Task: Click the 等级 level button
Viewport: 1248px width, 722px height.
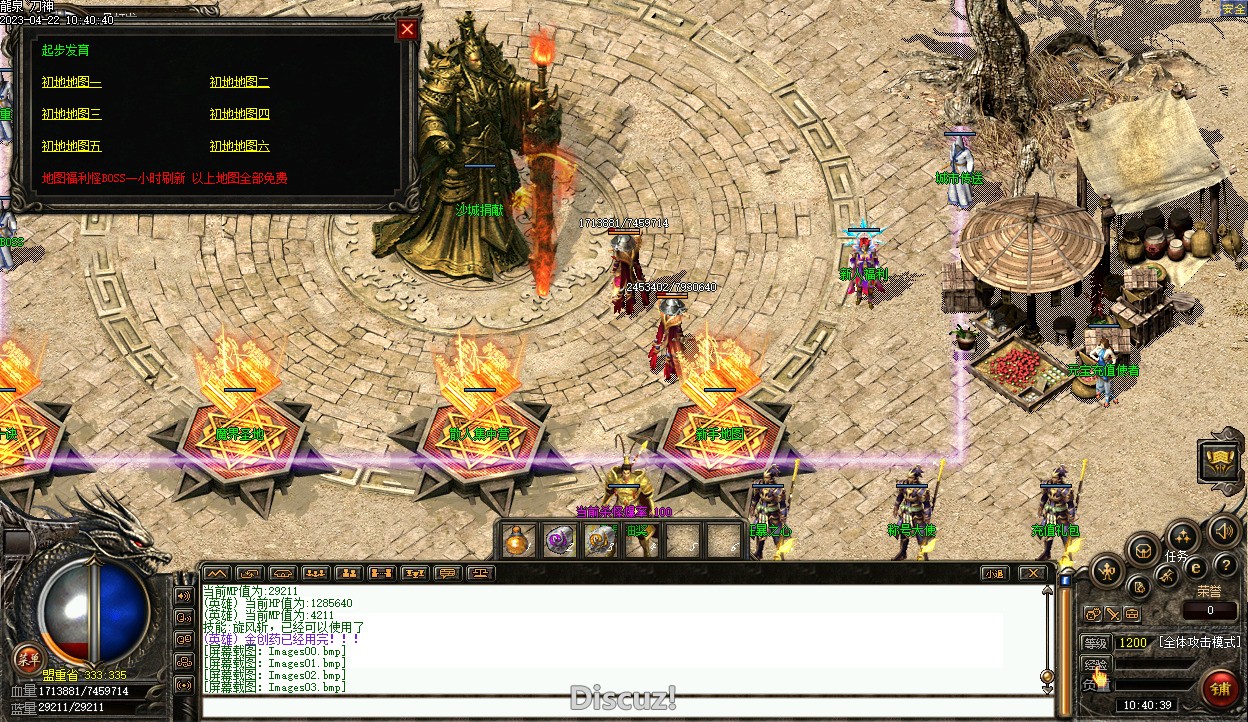Action: point(1096,643)
